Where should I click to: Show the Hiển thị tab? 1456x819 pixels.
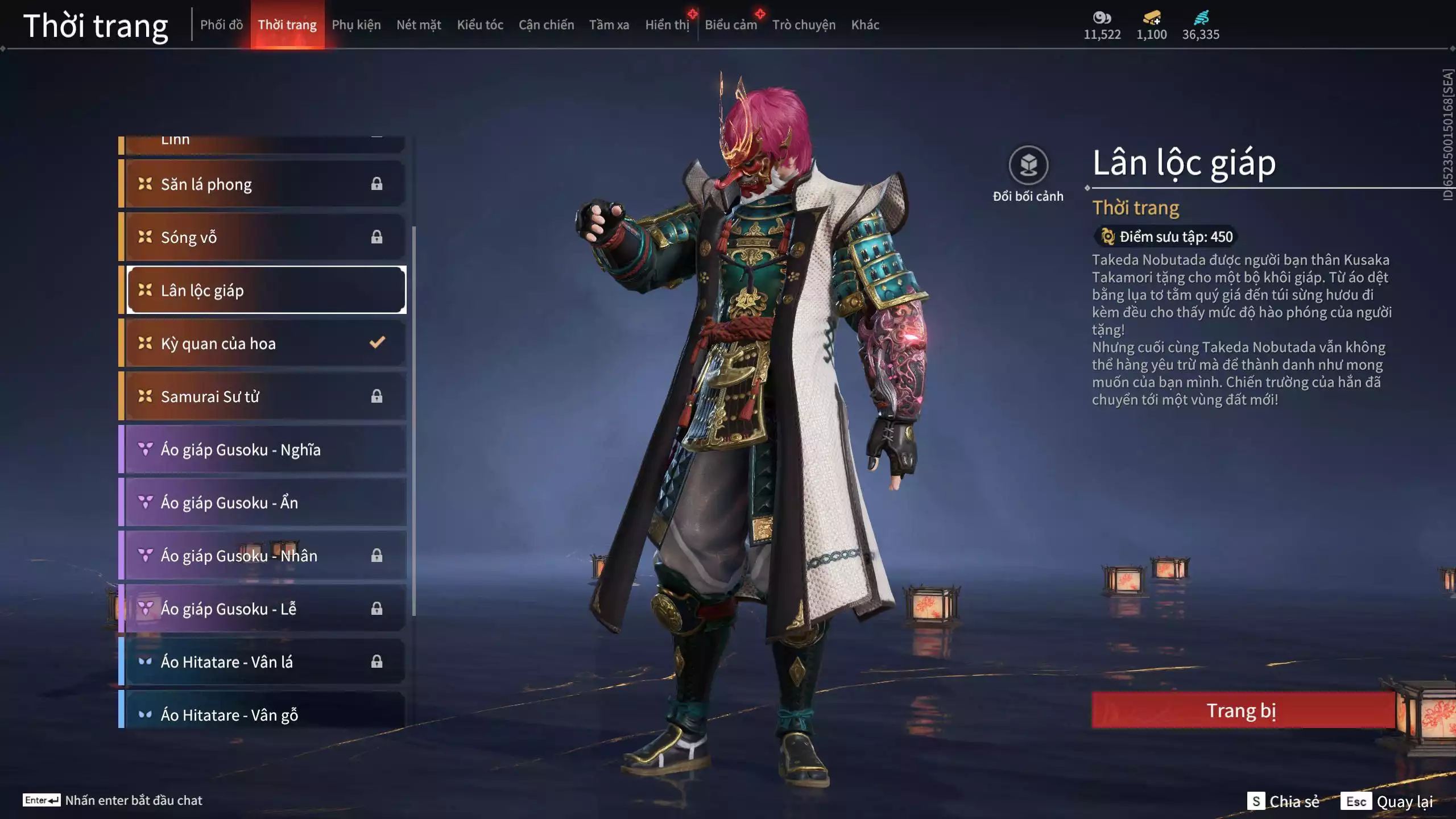(x=667, y=25)
